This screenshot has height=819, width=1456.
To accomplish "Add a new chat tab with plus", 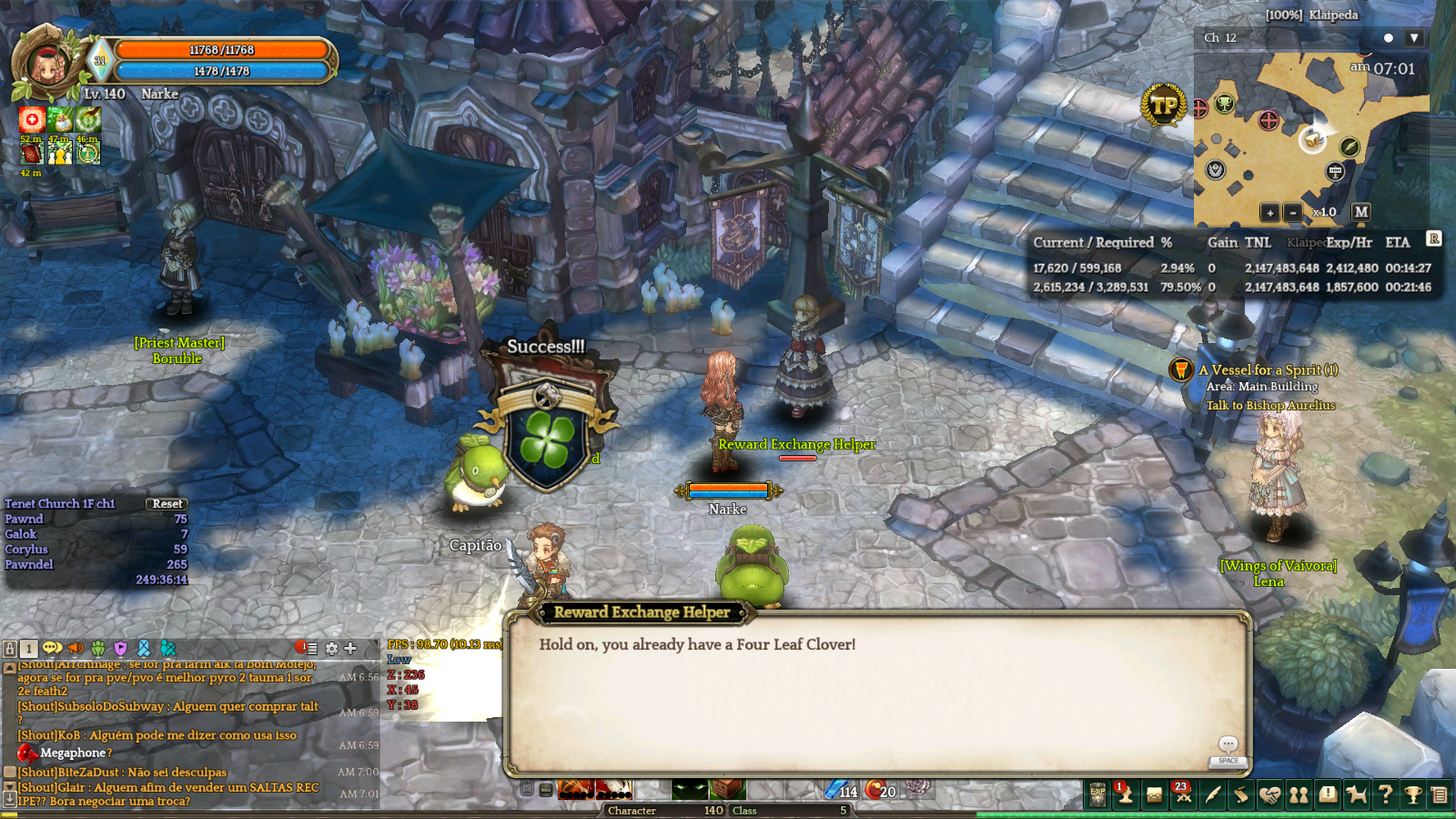I will 350,649.
